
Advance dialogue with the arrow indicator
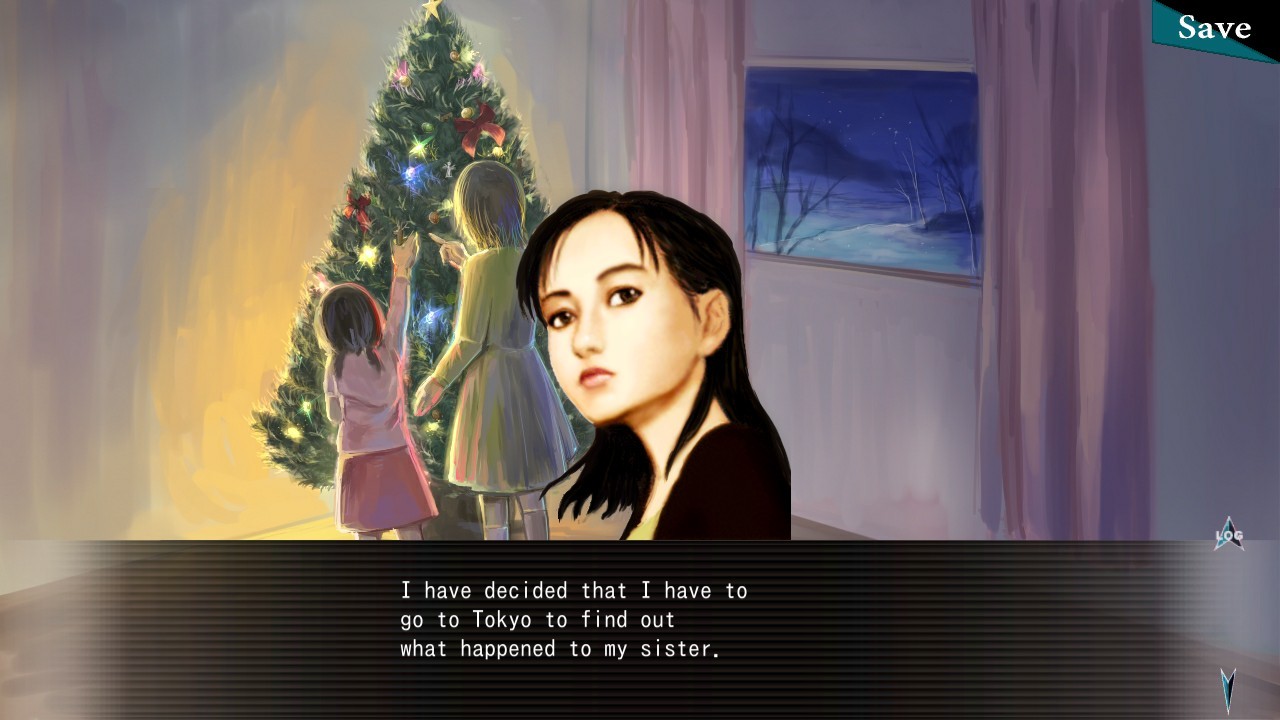click(x=1228, y=688)
